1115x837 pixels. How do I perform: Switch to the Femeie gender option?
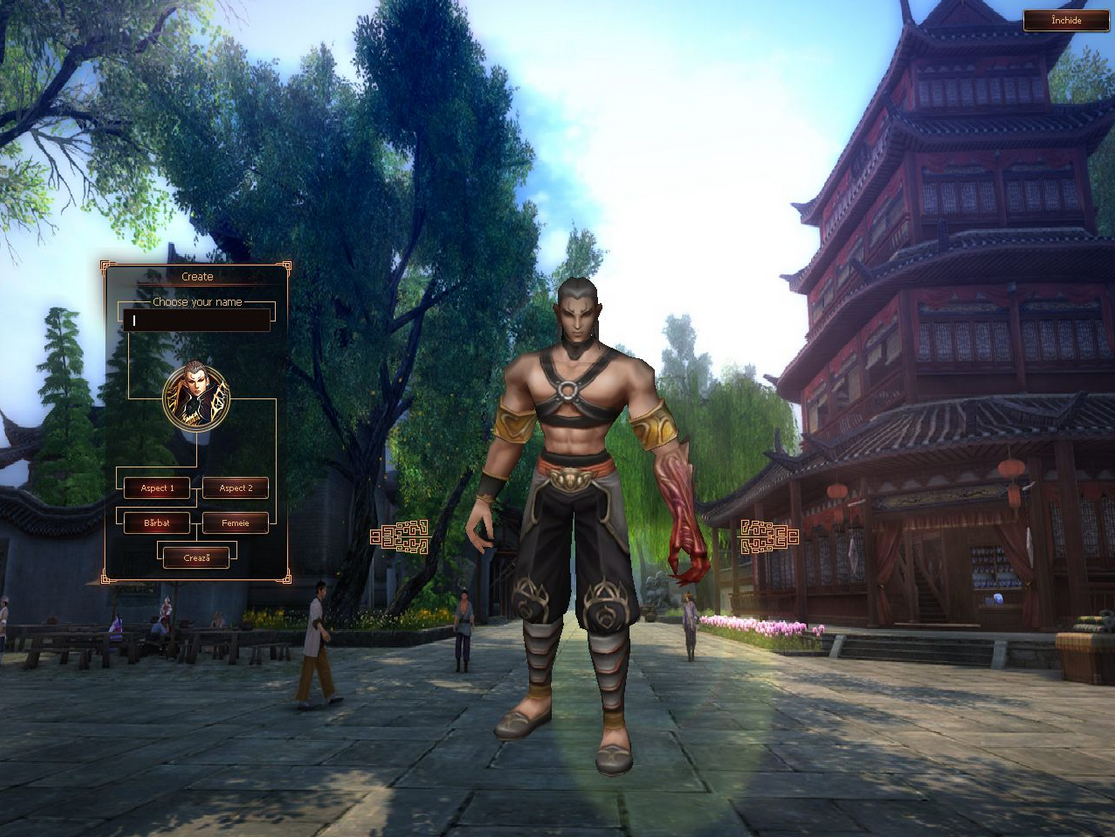pyautogui.click(x=235, y=523)
